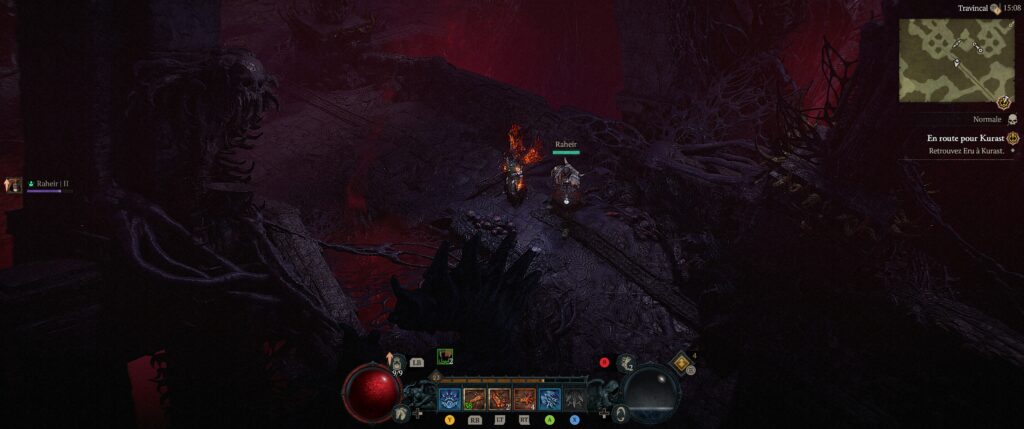Use the third hotbar skill
This screenshot has width=1024, height=429.
click(500, 399)
